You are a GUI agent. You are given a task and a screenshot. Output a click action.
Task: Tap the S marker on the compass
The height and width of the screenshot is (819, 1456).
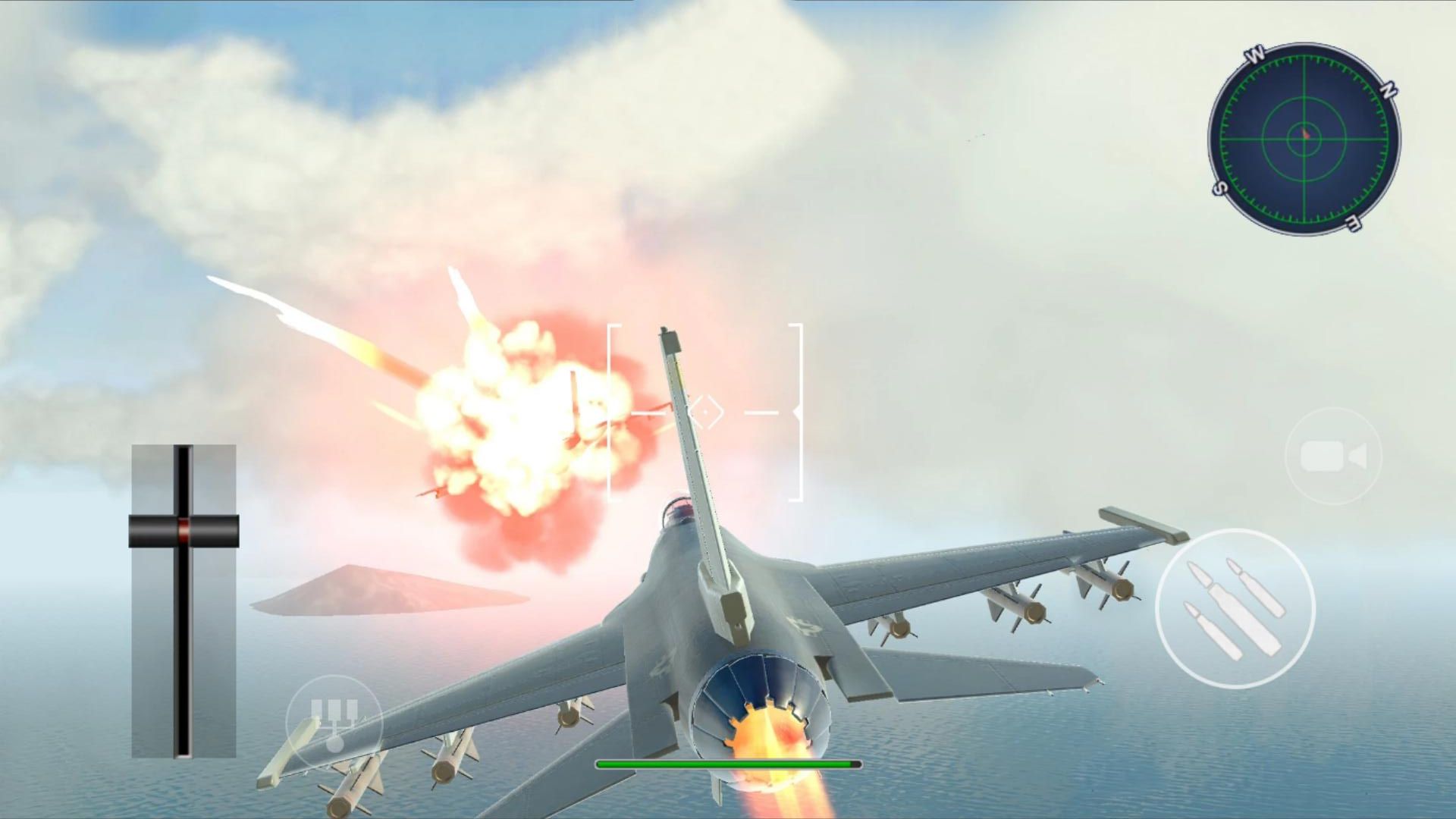[1219, 189]
